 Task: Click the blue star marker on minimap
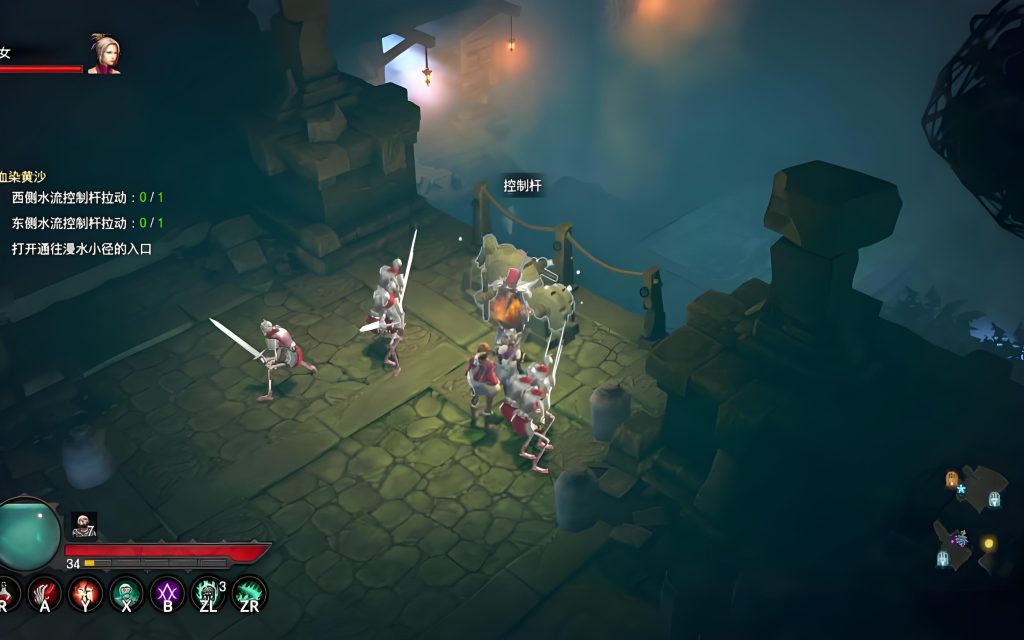[962, 490]
